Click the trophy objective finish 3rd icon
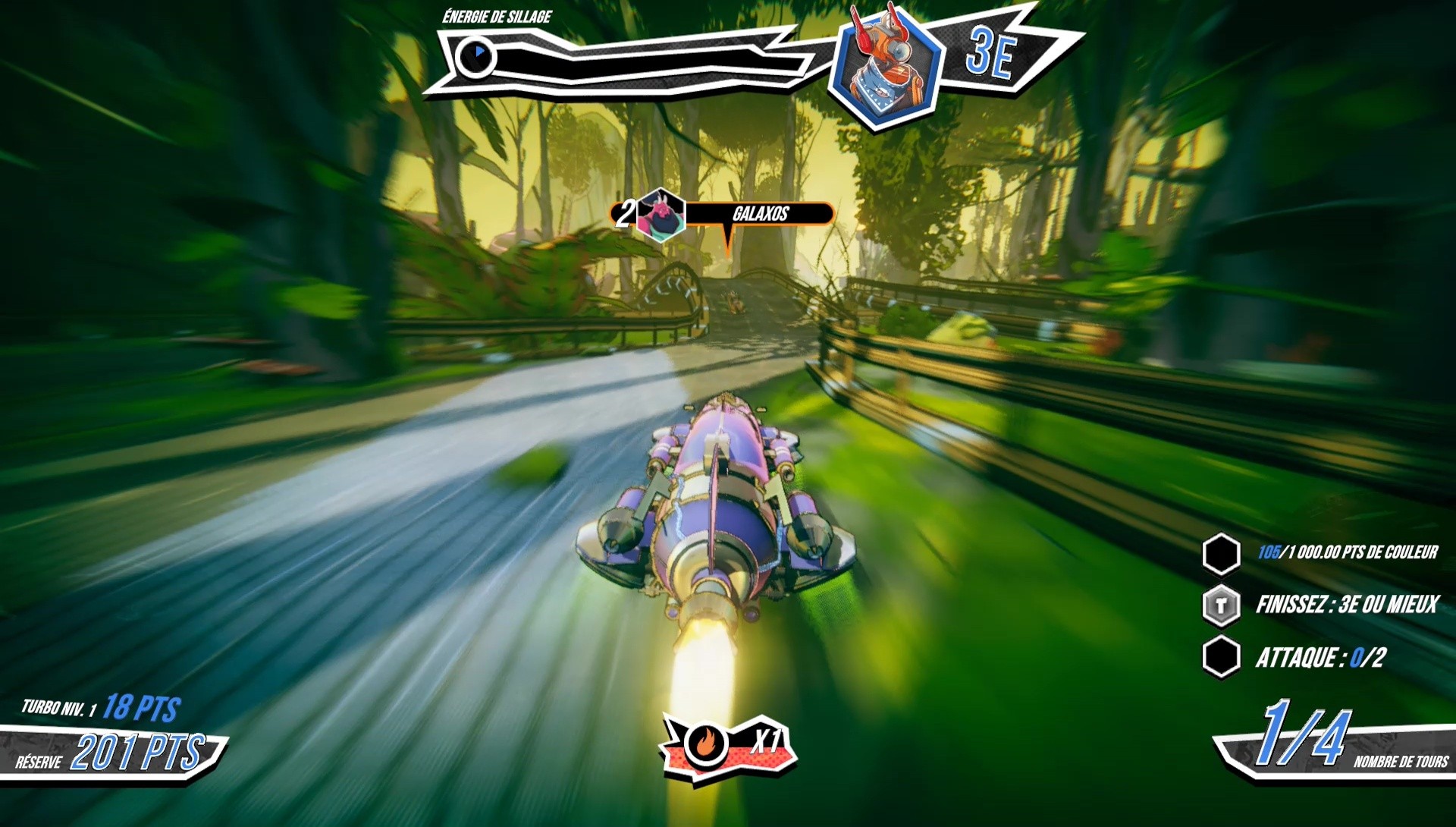 pos(1221,605)
